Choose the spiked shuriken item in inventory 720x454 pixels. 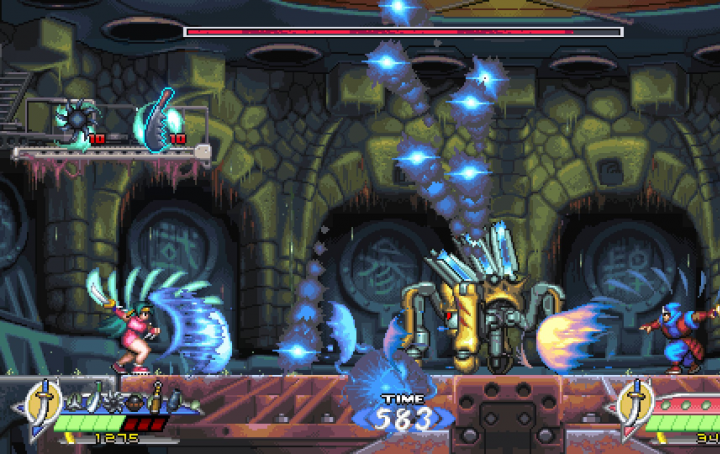(x=113, y=402)
